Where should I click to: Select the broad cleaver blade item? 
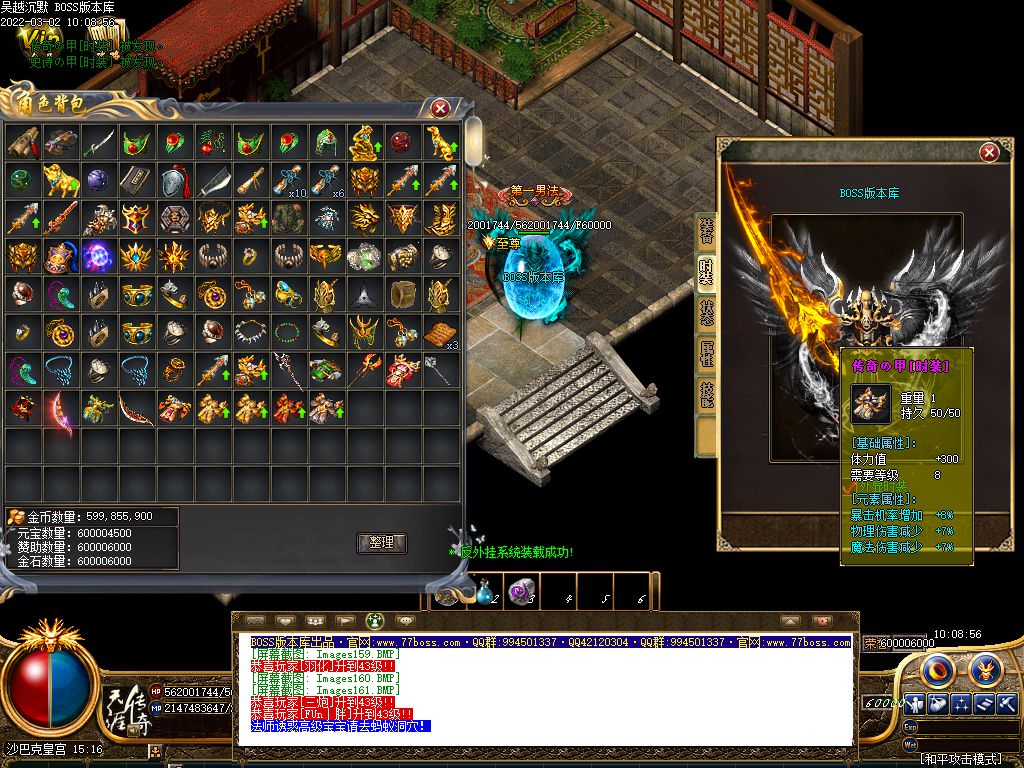click(211, 181)
